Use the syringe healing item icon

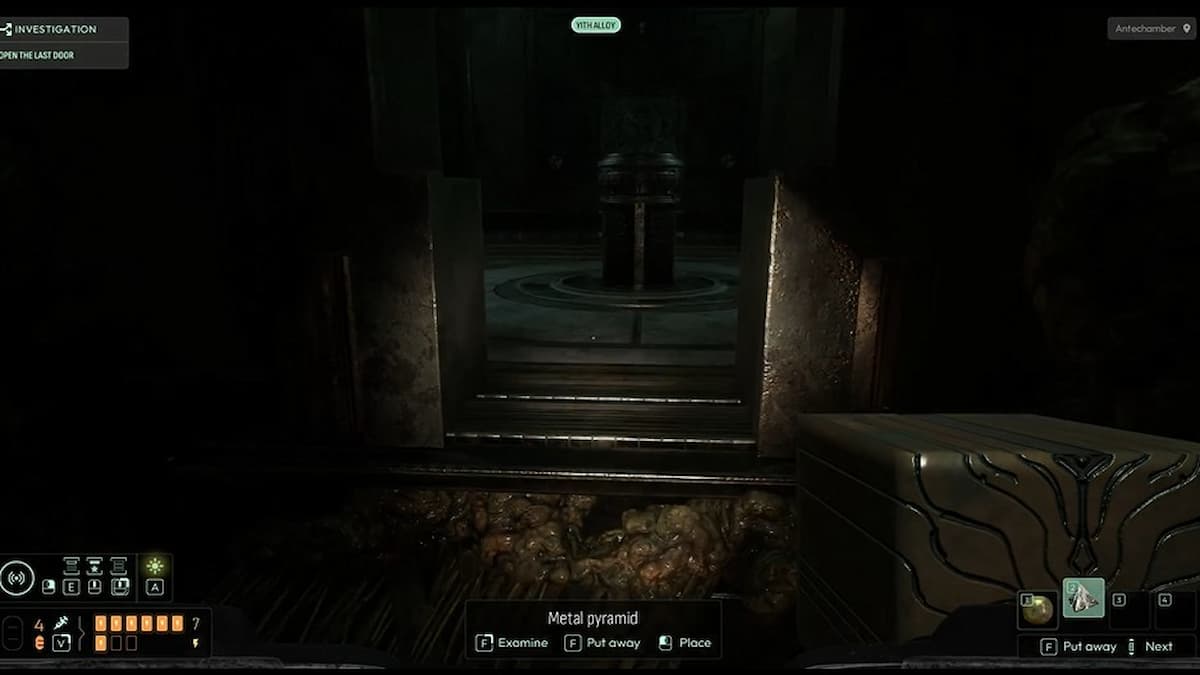coord(61,623)
